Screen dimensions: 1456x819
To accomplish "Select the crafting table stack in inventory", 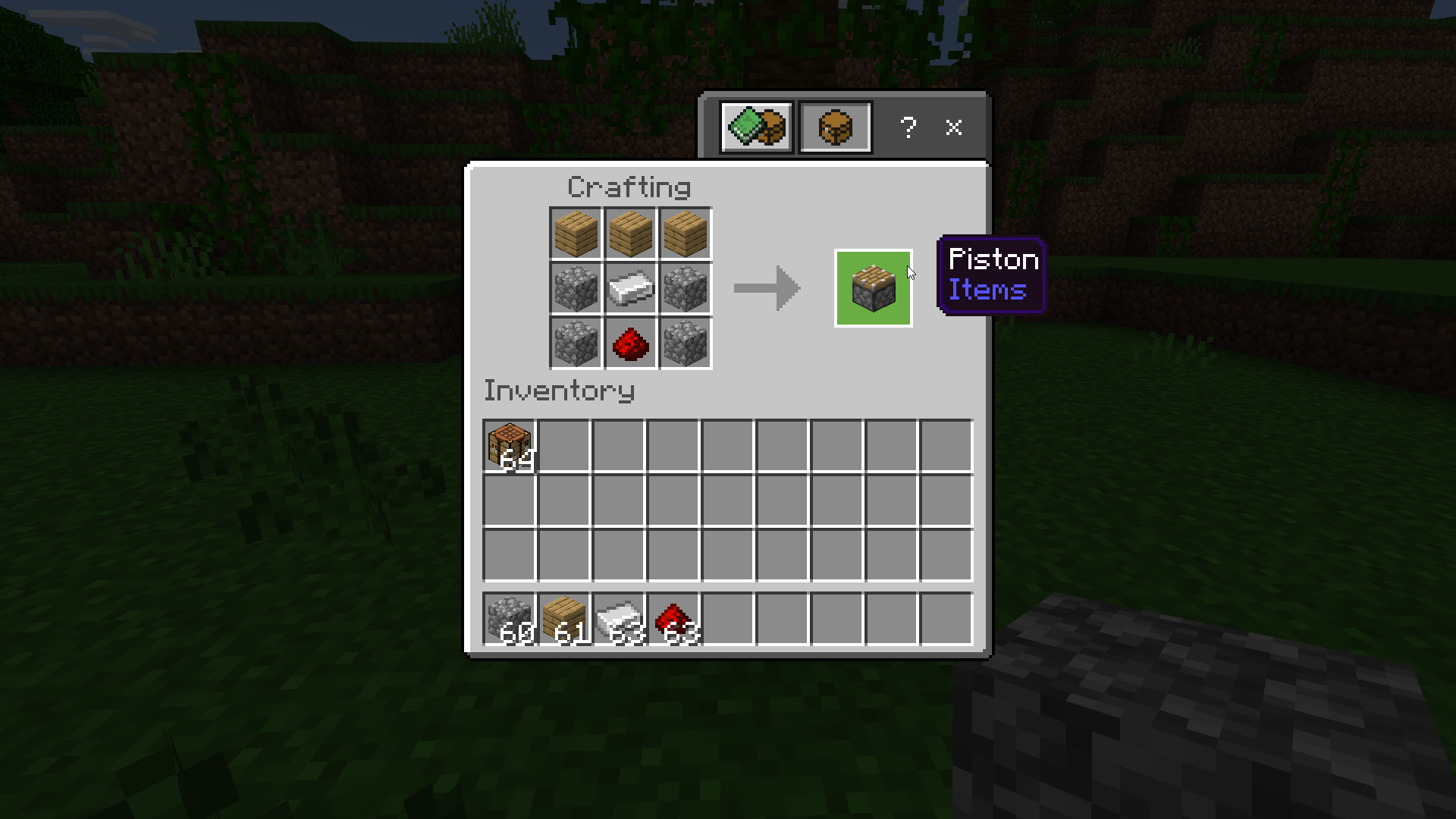I will (510, 447).
